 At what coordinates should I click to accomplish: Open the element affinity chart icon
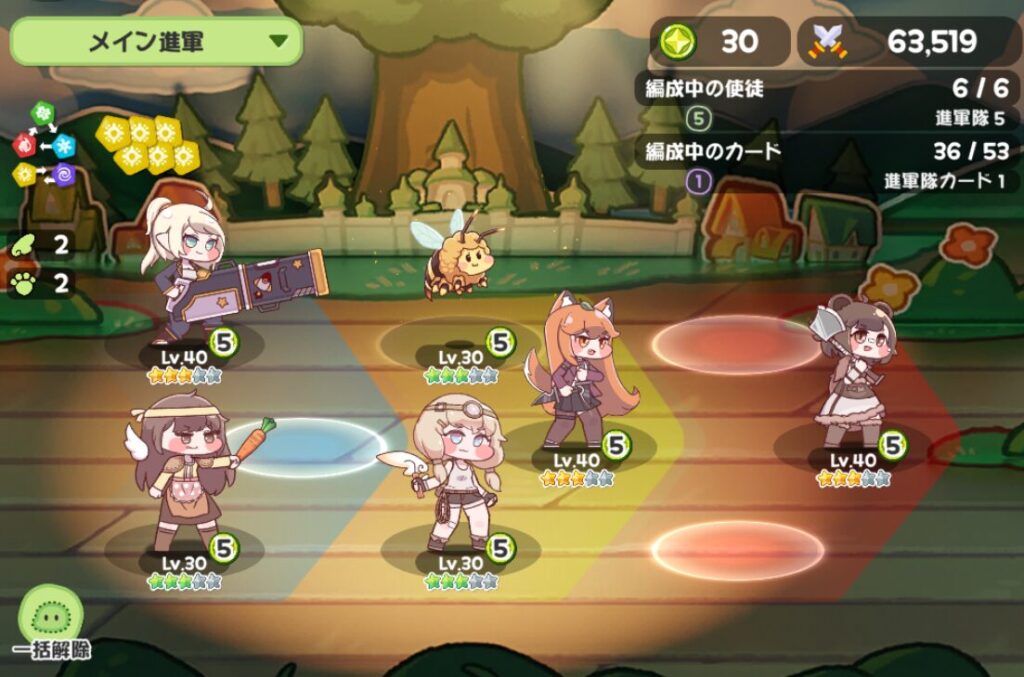click(x=44, y=147)
